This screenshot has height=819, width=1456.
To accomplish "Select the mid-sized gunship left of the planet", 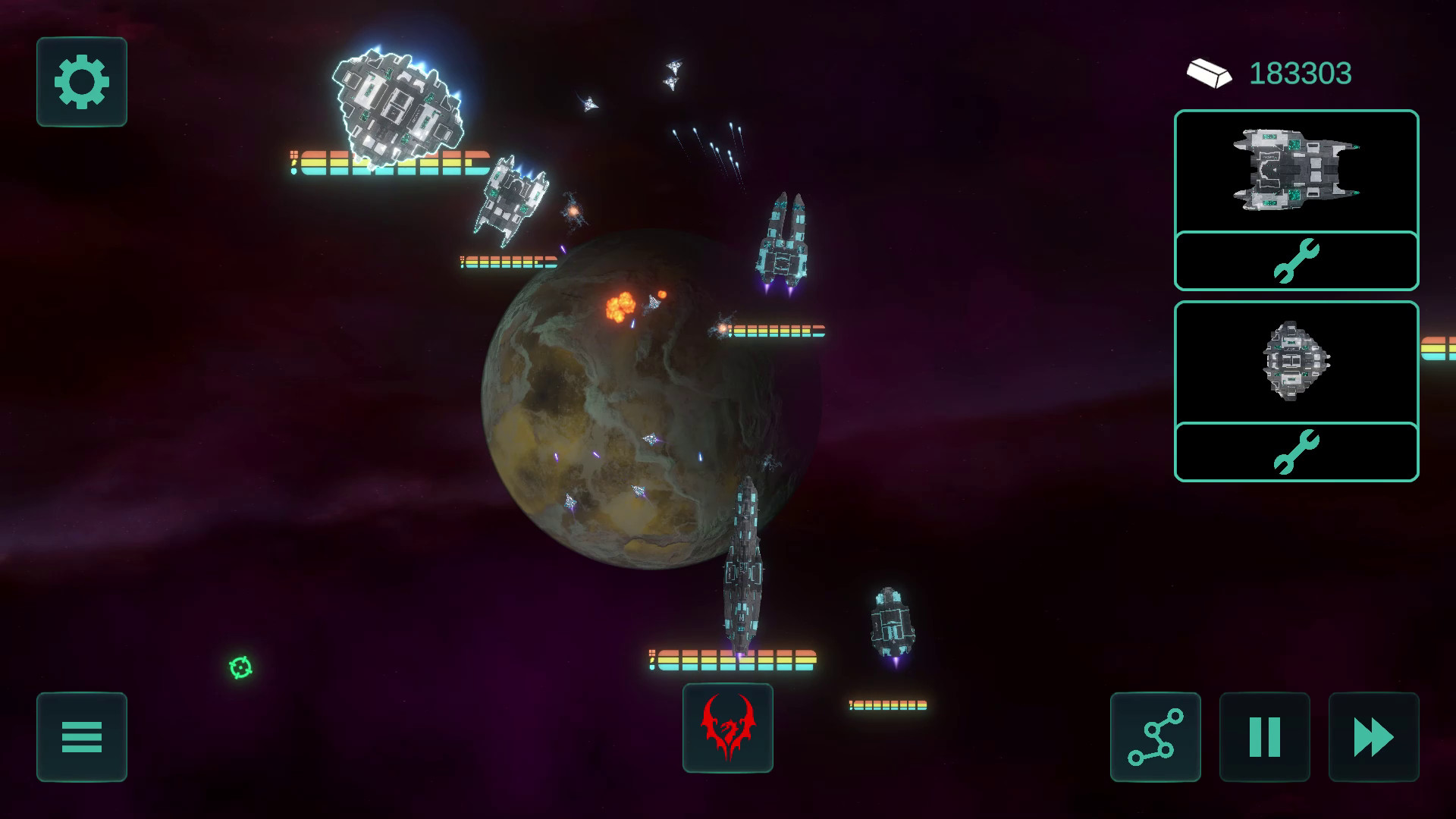I will (510, 201).
